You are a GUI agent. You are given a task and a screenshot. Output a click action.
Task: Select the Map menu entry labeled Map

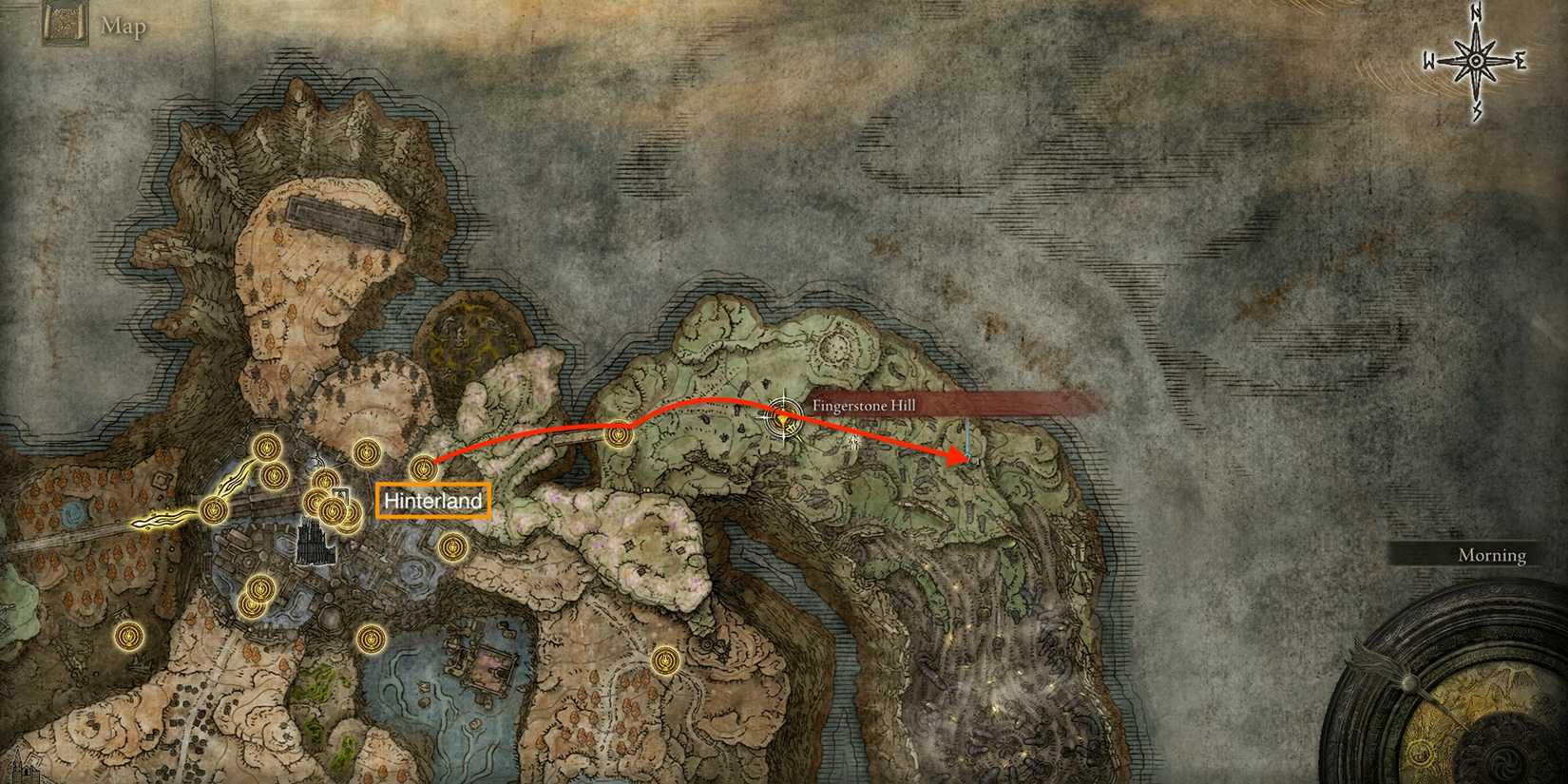(124, 26)
